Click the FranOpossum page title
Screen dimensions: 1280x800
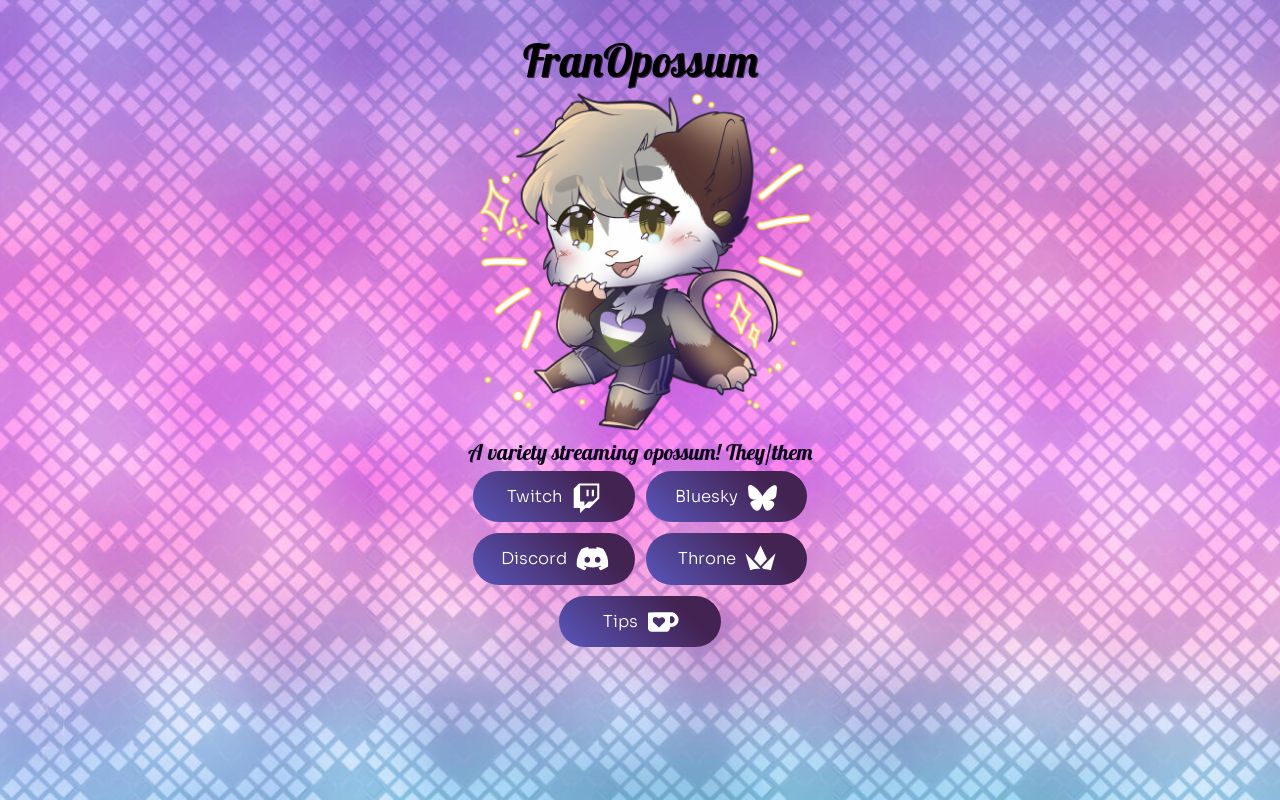[640, 61]
